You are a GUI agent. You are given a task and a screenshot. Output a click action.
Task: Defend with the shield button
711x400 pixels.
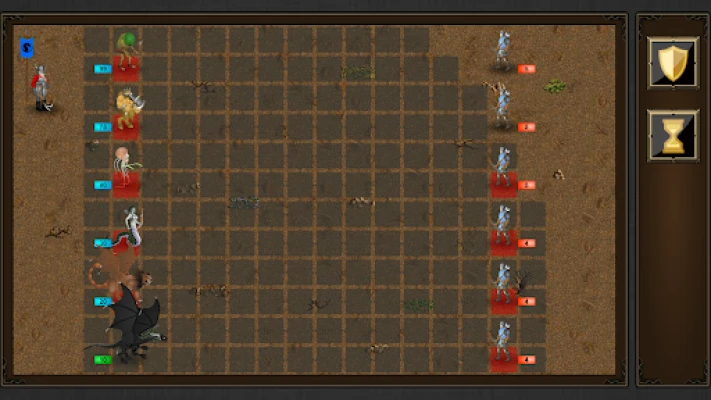tap(672, 63)
